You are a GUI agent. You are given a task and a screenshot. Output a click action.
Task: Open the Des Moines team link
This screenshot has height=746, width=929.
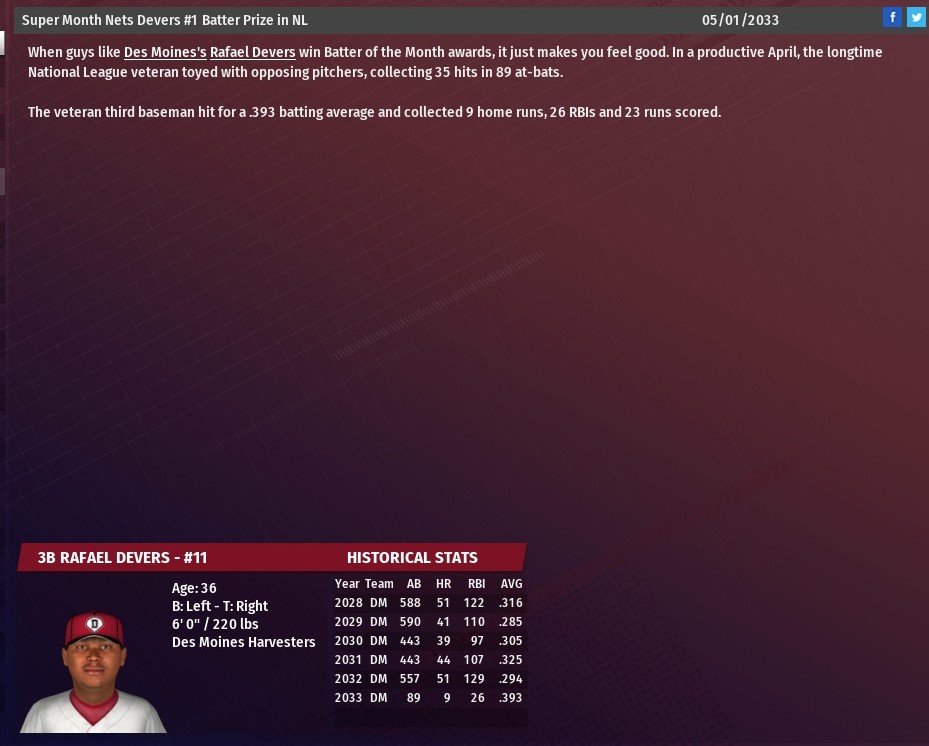tap(164, 52)
